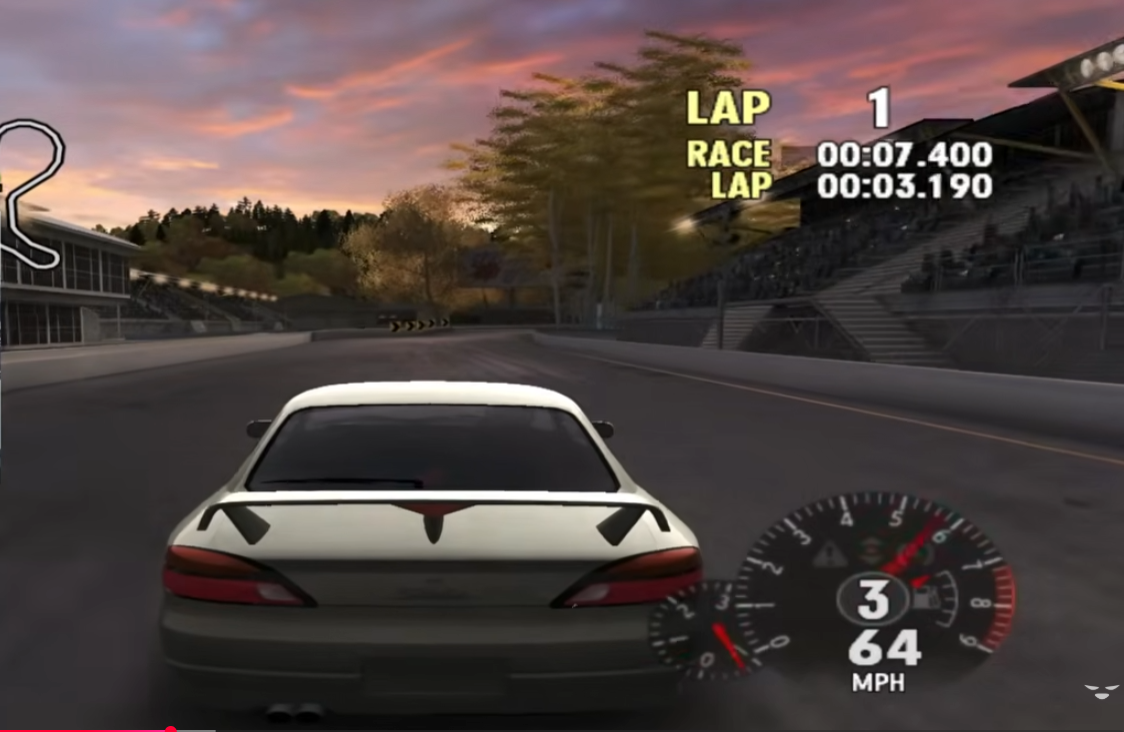Click the track outline minimap
1124x732 pixels.
tap(32, 192)
